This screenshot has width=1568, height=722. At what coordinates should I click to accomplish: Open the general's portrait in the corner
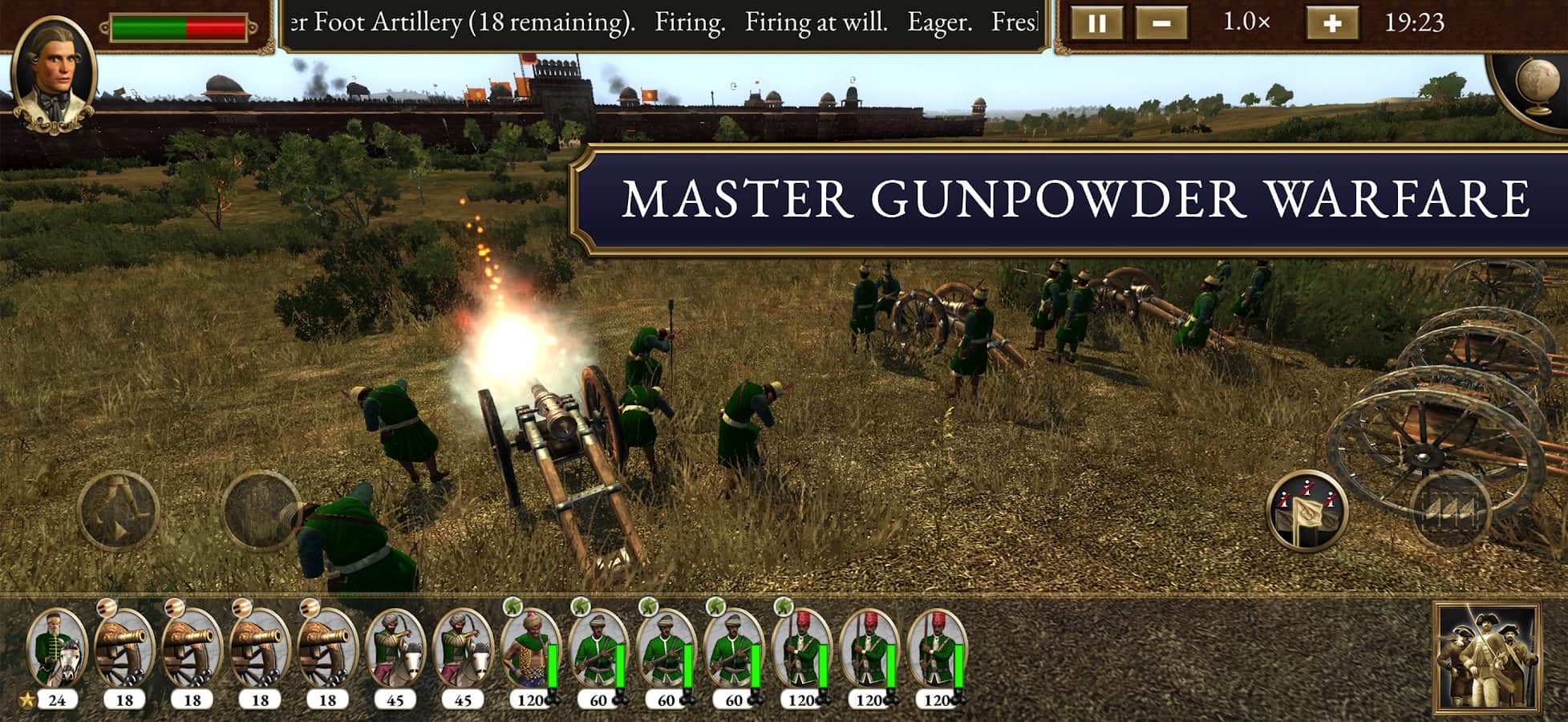[x=55, y=74]
